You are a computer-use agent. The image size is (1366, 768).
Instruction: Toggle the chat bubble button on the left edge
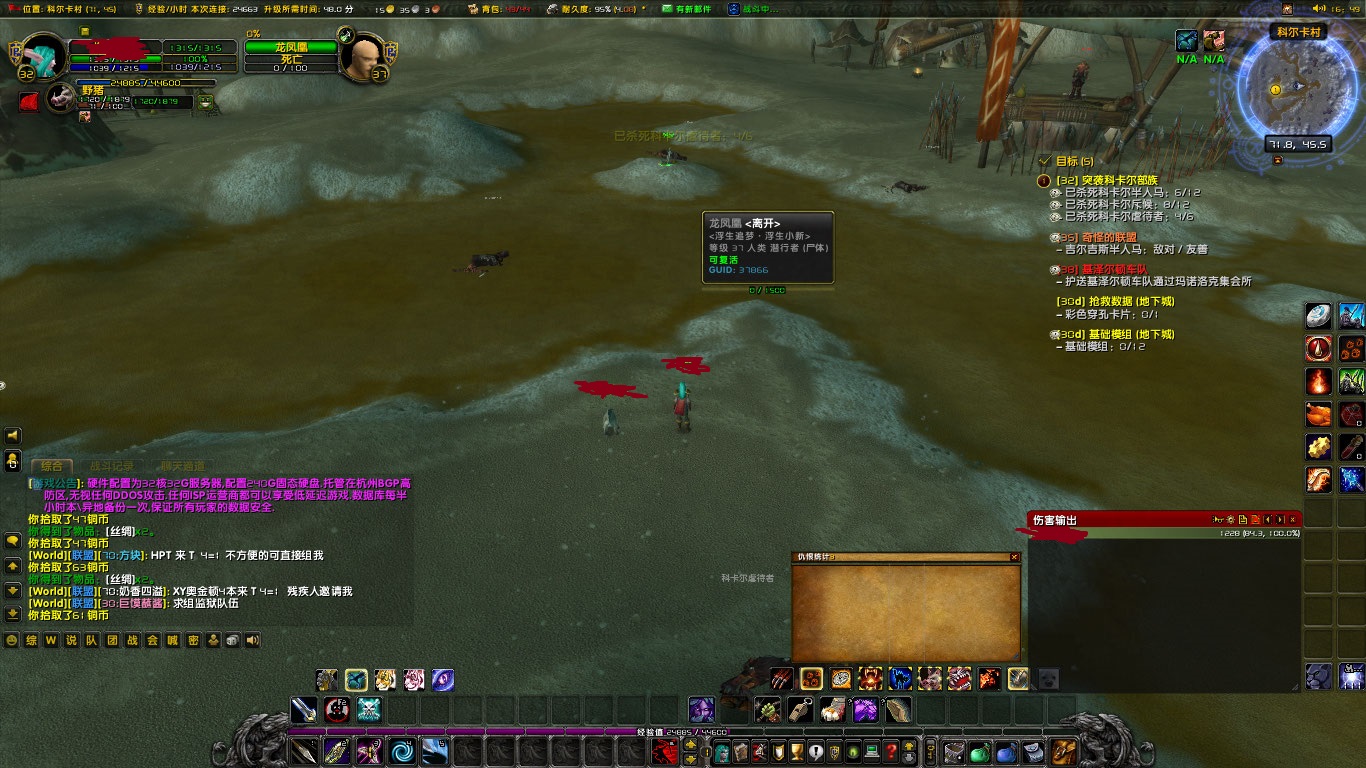coord(13,460)
